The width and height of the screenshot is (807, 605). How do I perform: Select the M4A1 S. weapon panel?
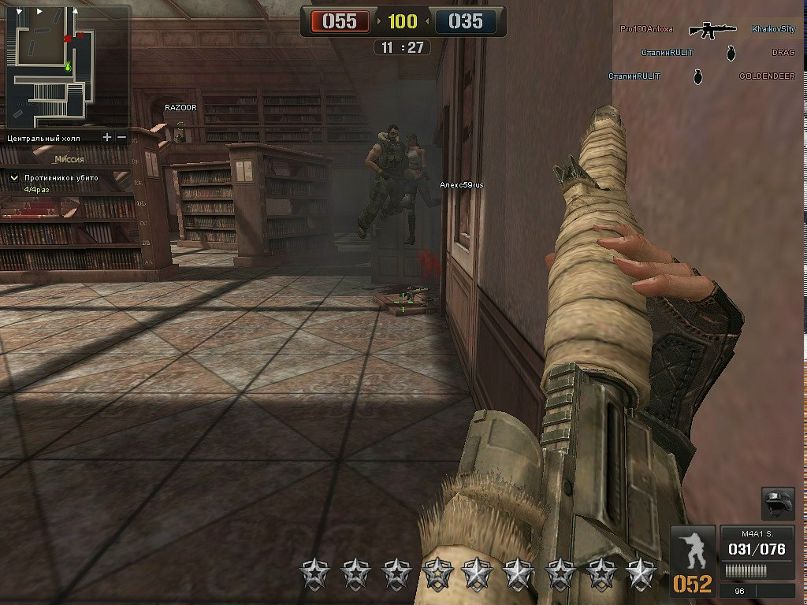pyautogui.click(x=755, y=549)
